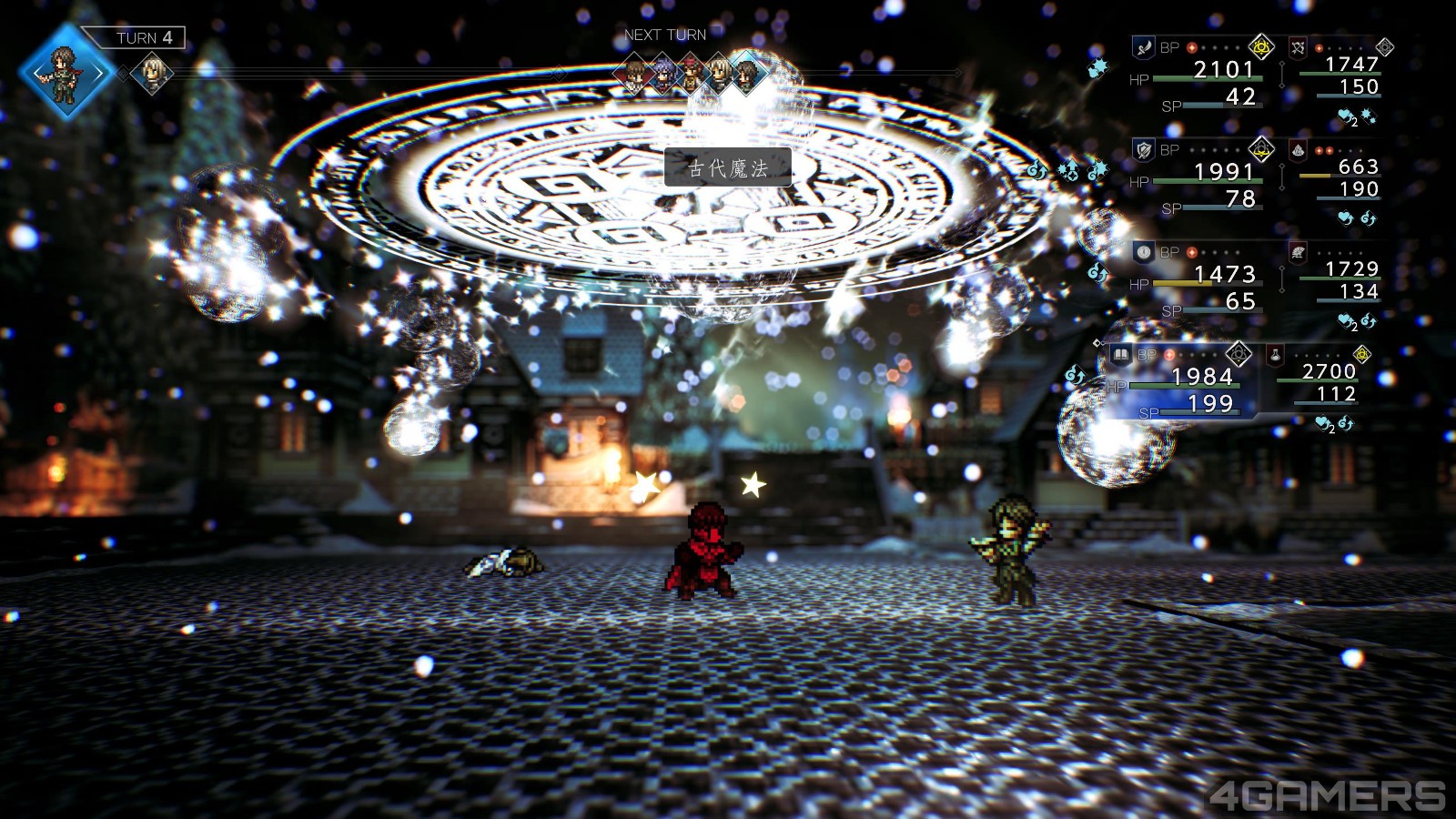
Task: Select the sword class icon by Hikari's HP bar
Action: point(1144,47)
